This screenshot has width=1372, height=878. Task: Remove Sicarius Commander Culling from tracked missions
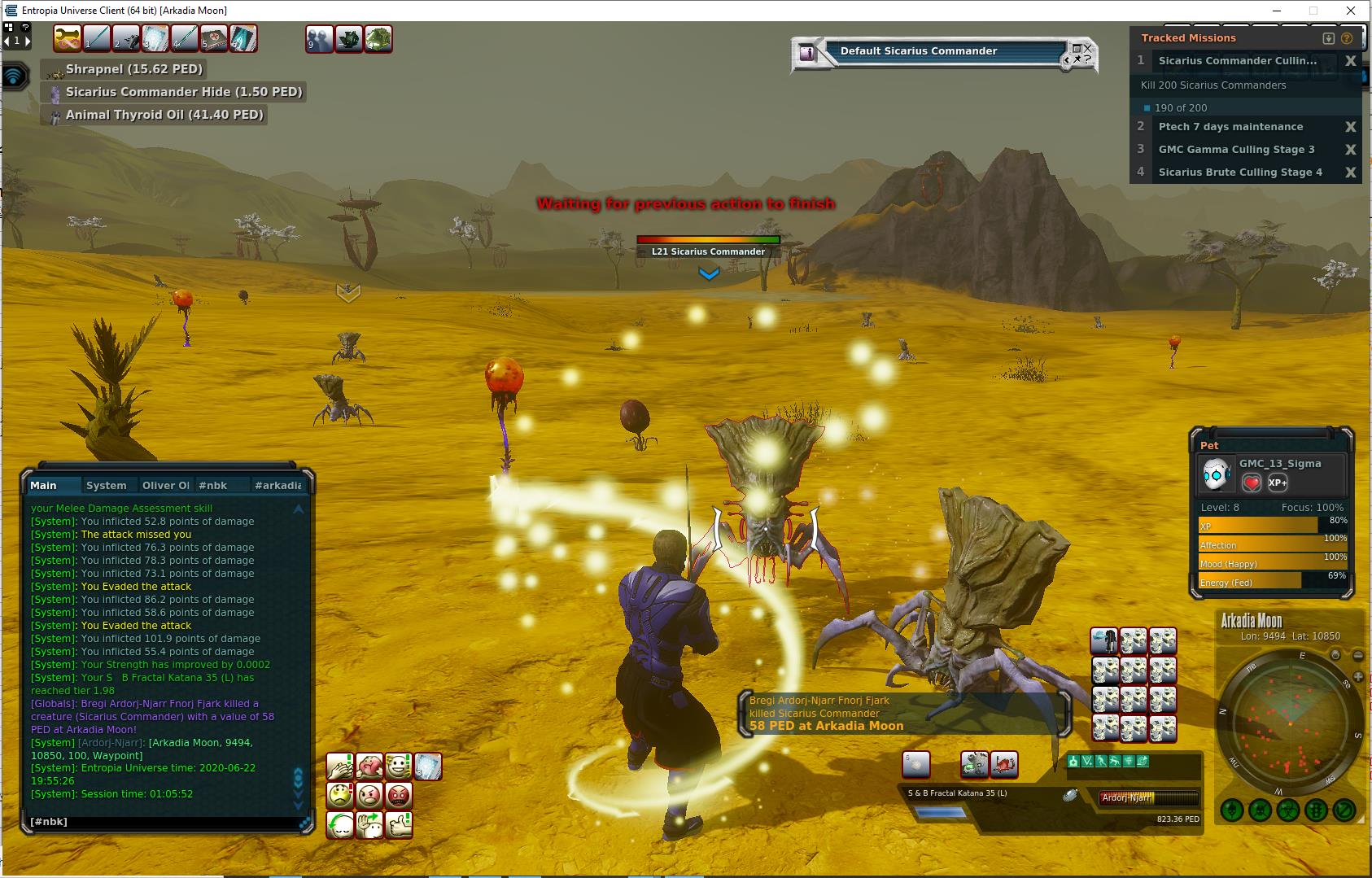[1350, 61]
